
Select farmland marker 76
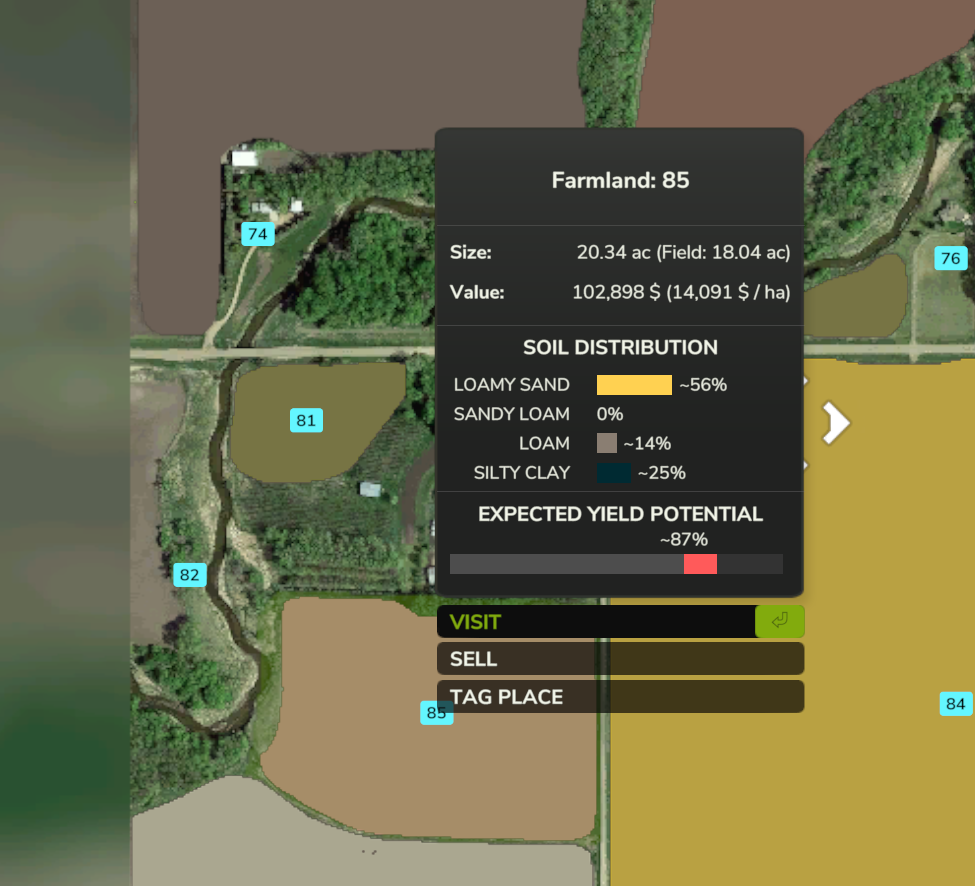click(x=950, y=259)
